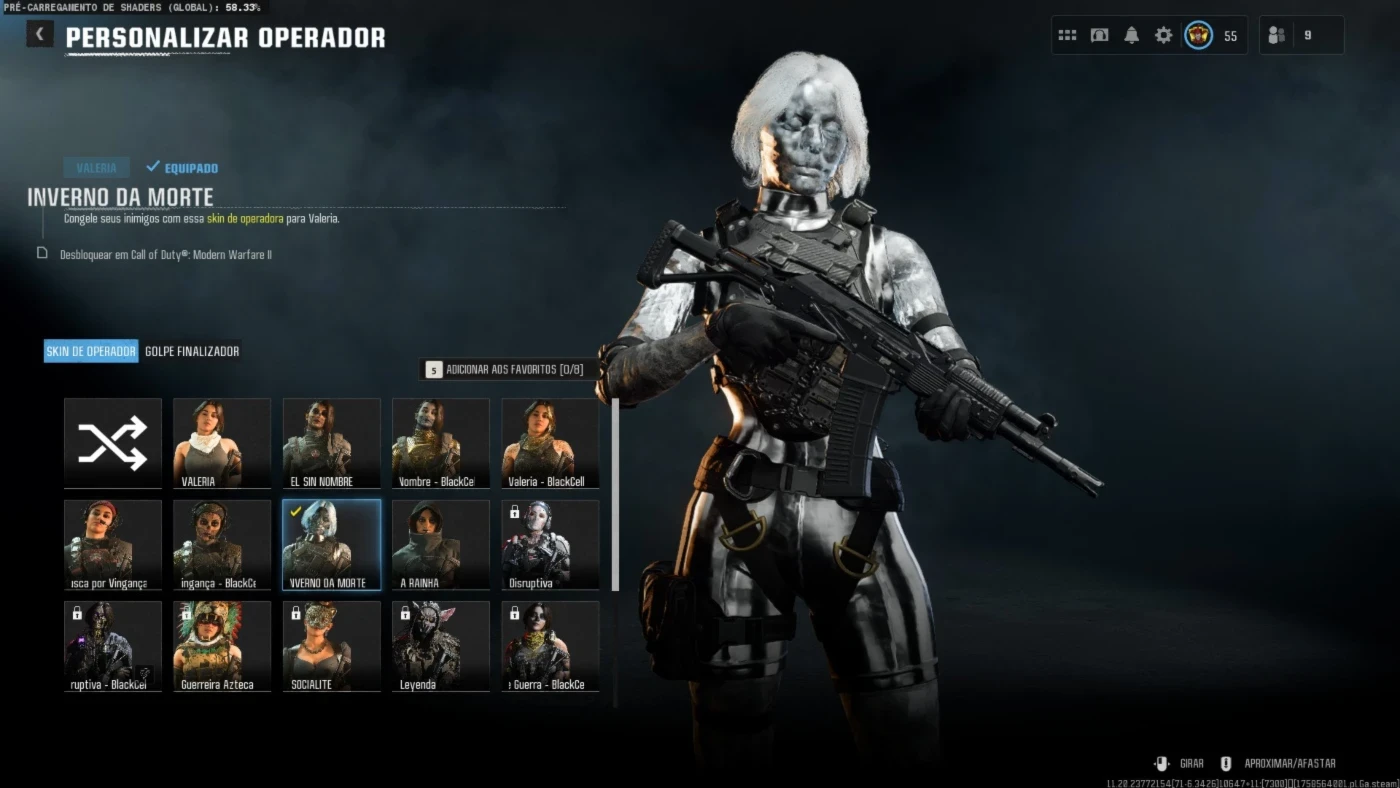Image resolution: width=1400 pixels, height=788 pixels.
Task: Select the Guerreira Azteca skin
Action: coord(222,646)
